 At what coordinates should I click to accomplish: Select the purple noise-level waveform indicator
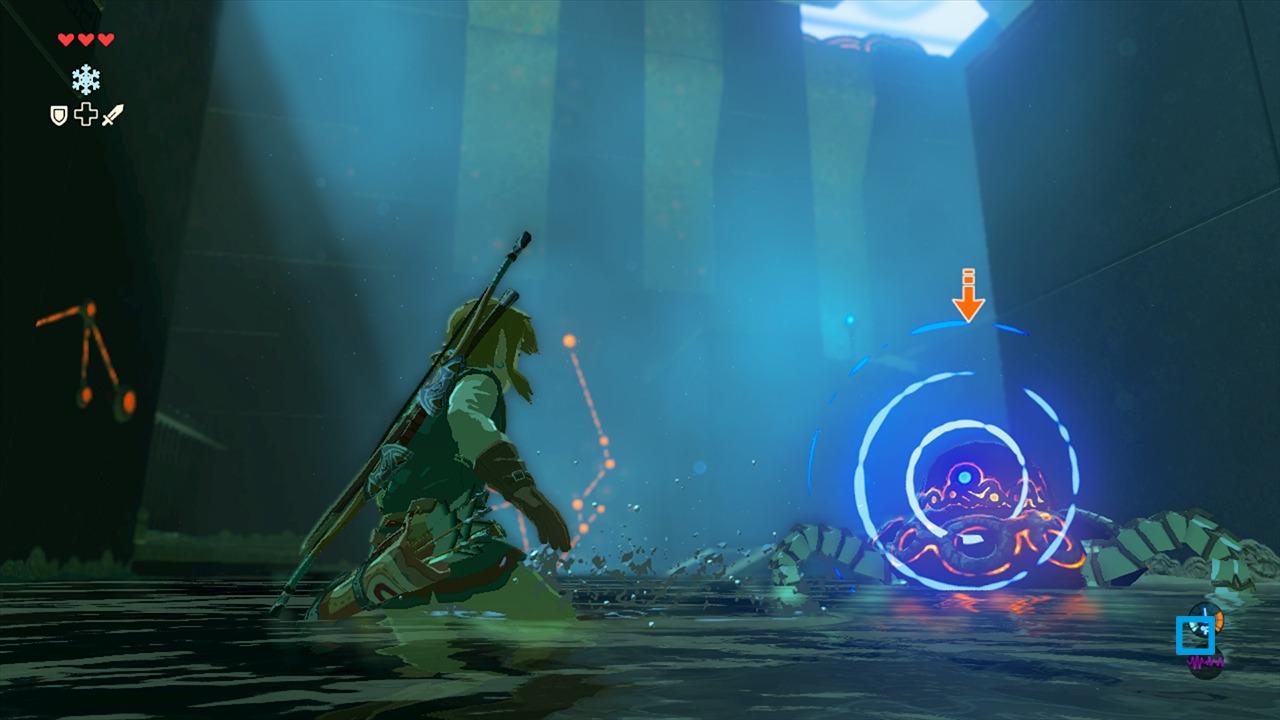click(1206, 660)
